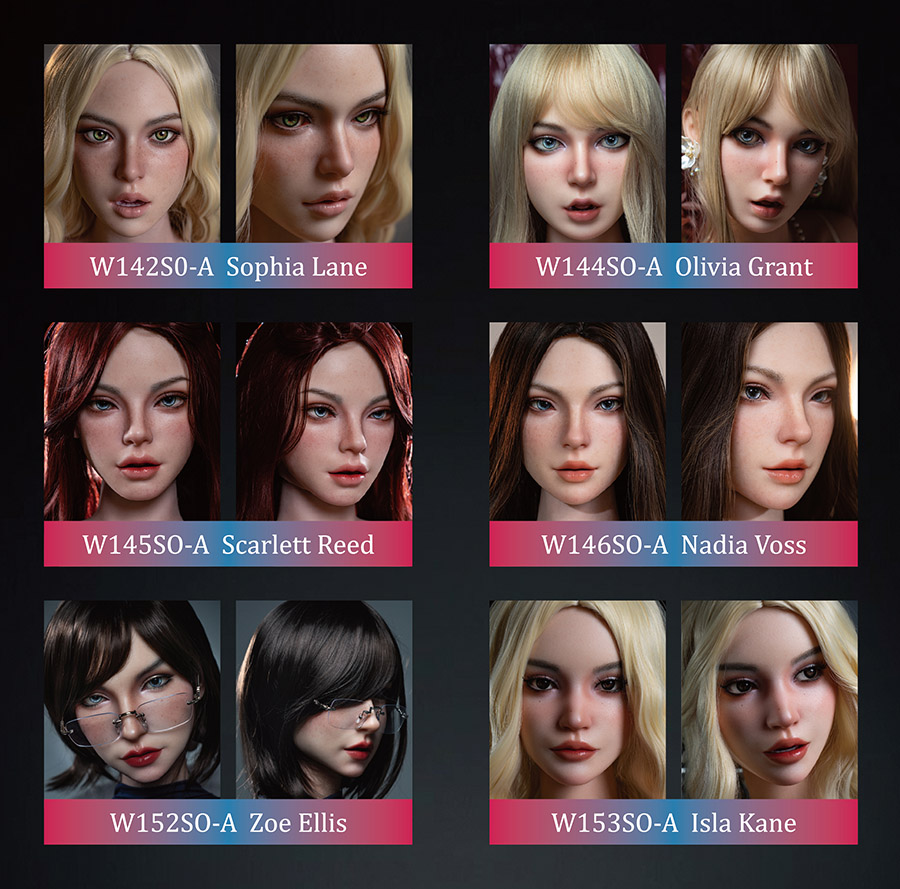The width and height of the screenshot is (900, 889).
Task: Choose the W152SO-A Zoe Ellis label
Action: pyautogui.click(x=228, y=822)
